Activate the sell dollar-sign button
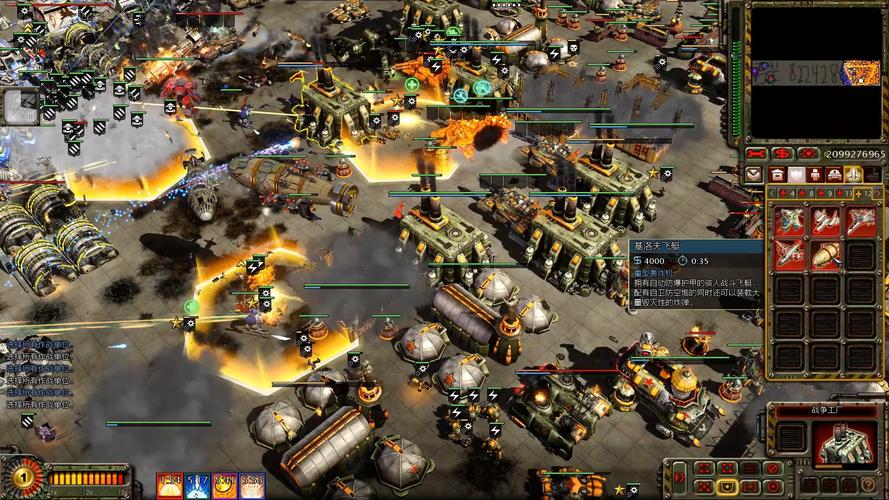This screenshot has width=889, height=500. click(782, 154)
